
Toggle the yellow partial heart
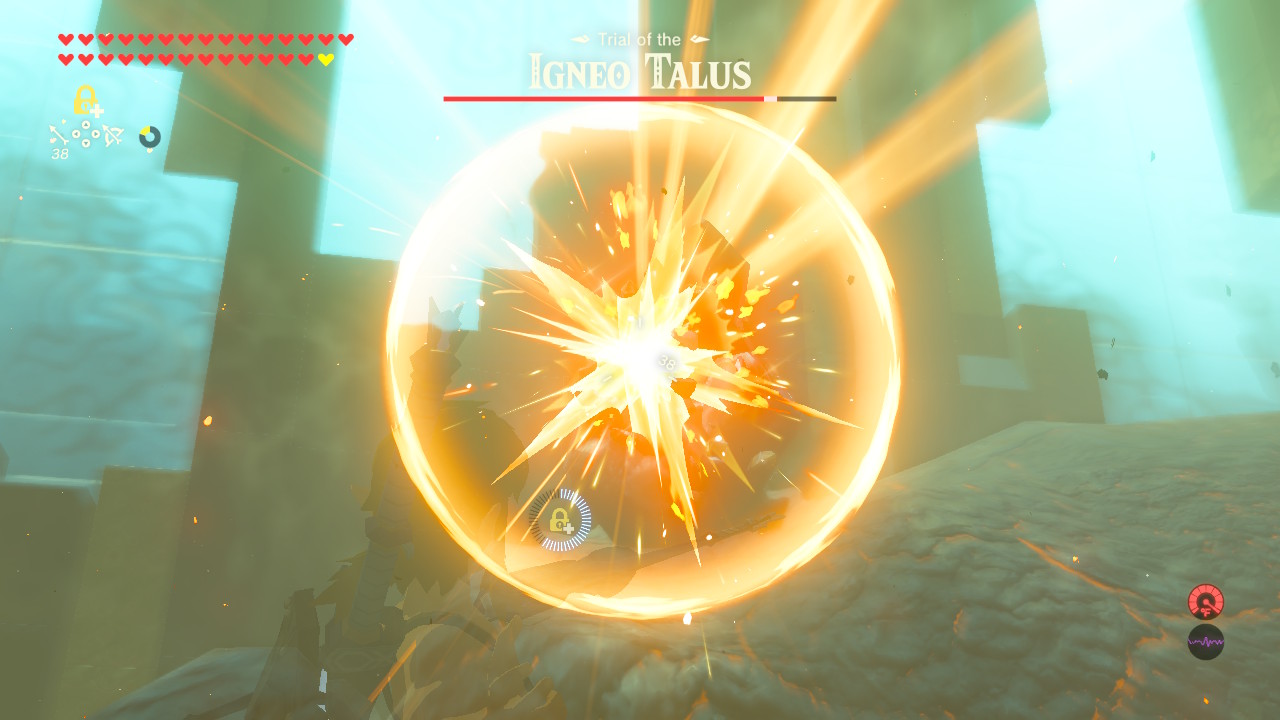click(325, 58)
